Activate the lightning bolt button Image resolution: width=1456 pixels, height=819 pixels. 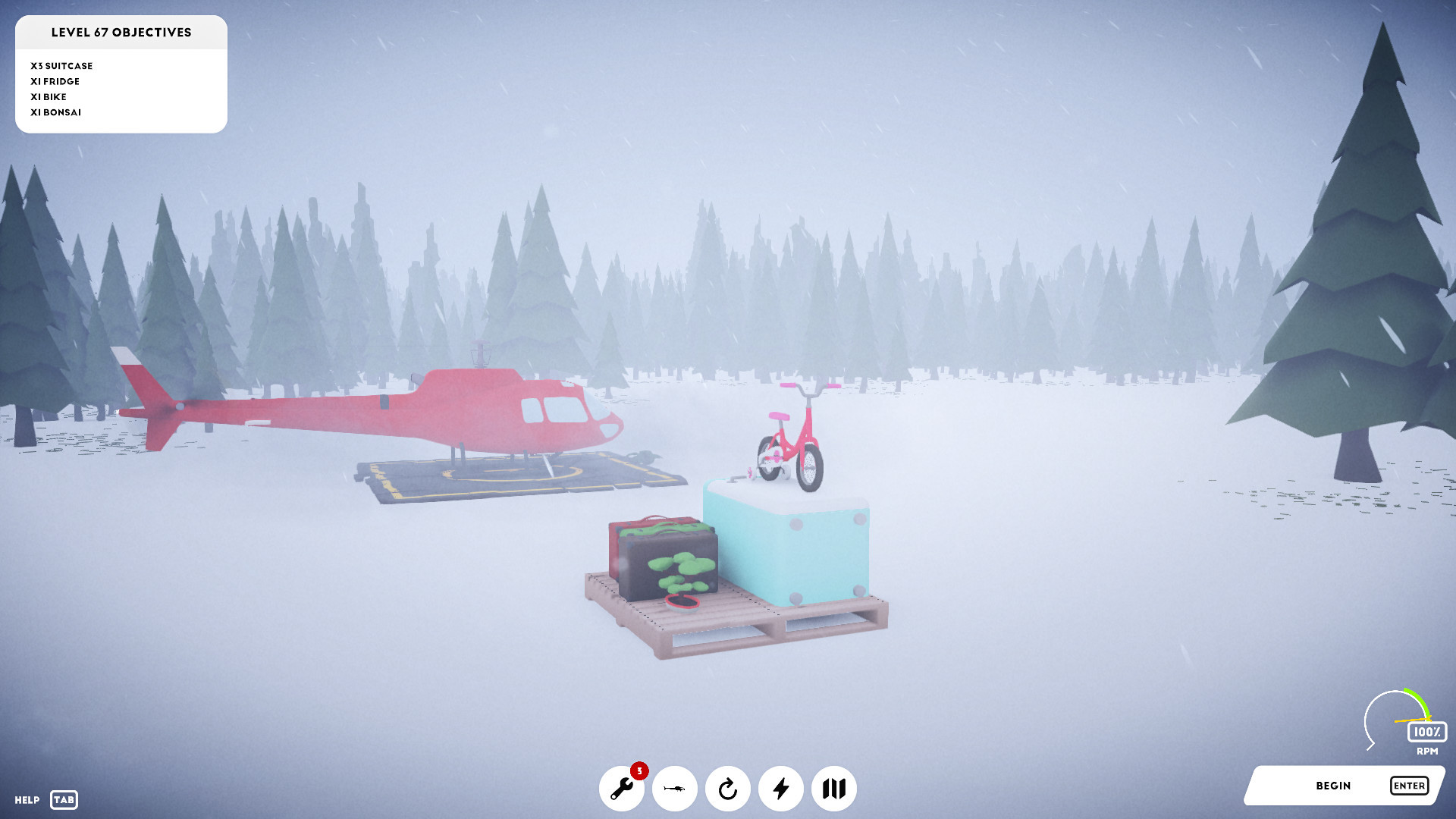pyautogui.click(x=781, y=789)
